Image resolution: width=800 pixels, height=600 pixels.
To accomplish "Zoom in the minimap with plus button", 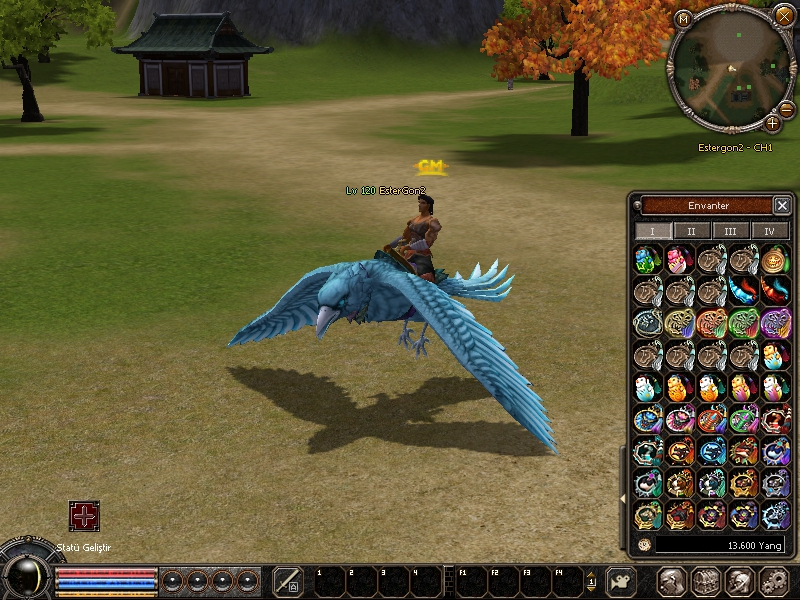I will click(772, 123).
